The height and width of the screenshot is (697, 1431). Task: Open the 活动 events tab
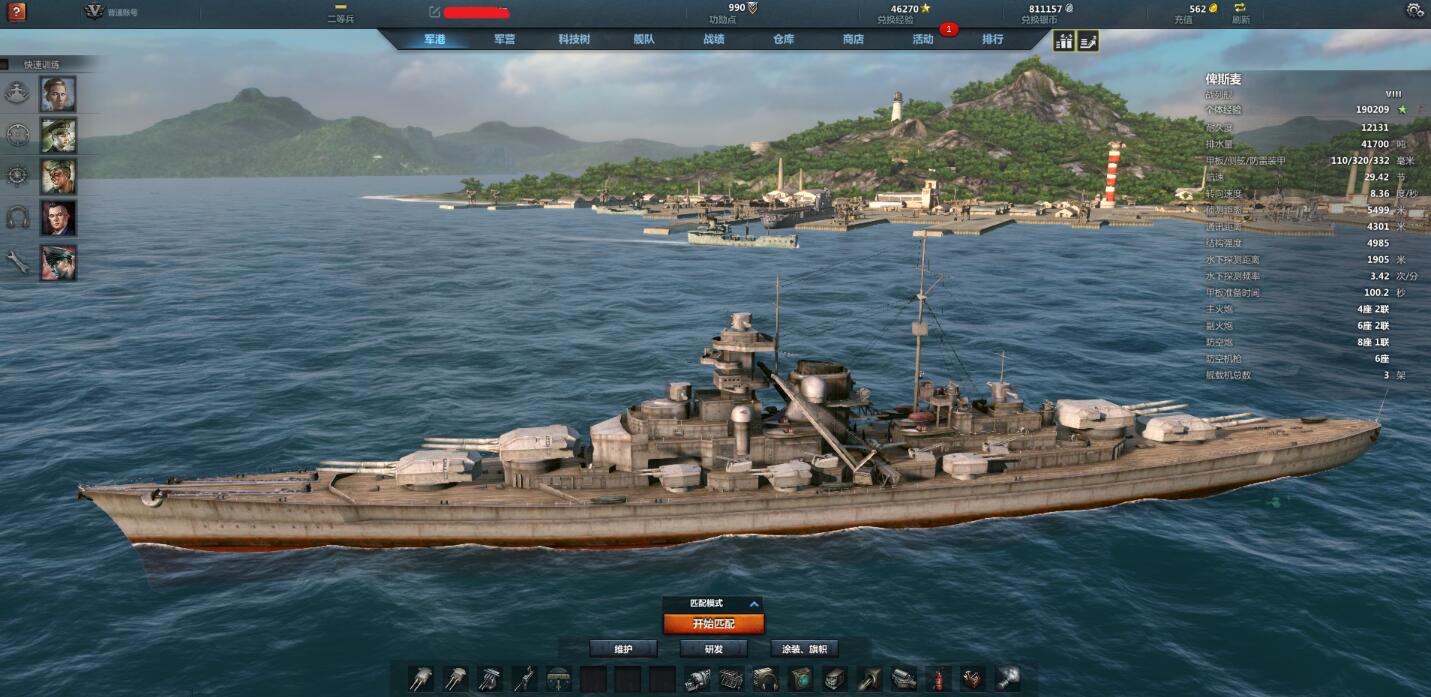coord(923,40)
